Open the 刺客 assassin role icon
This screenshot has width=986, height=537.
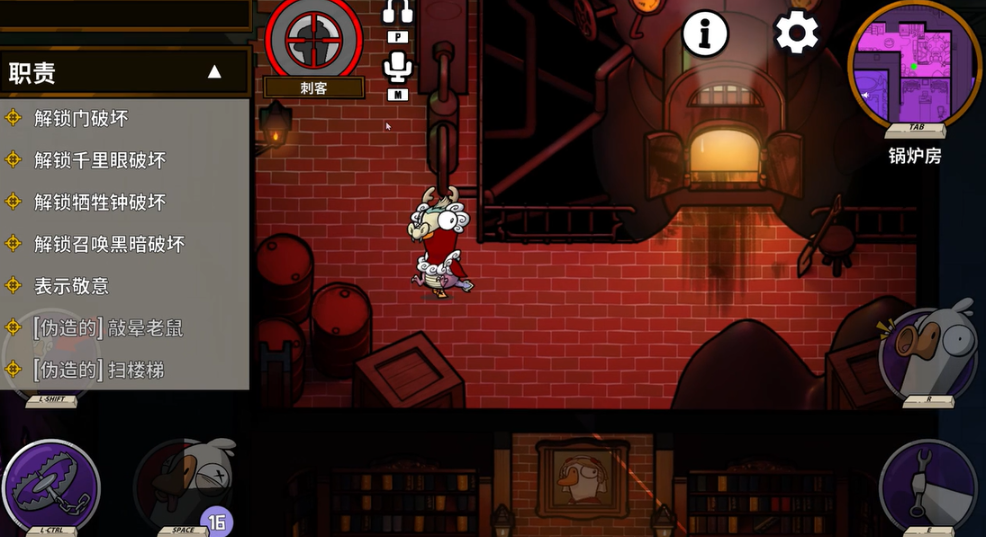(314, 40)
